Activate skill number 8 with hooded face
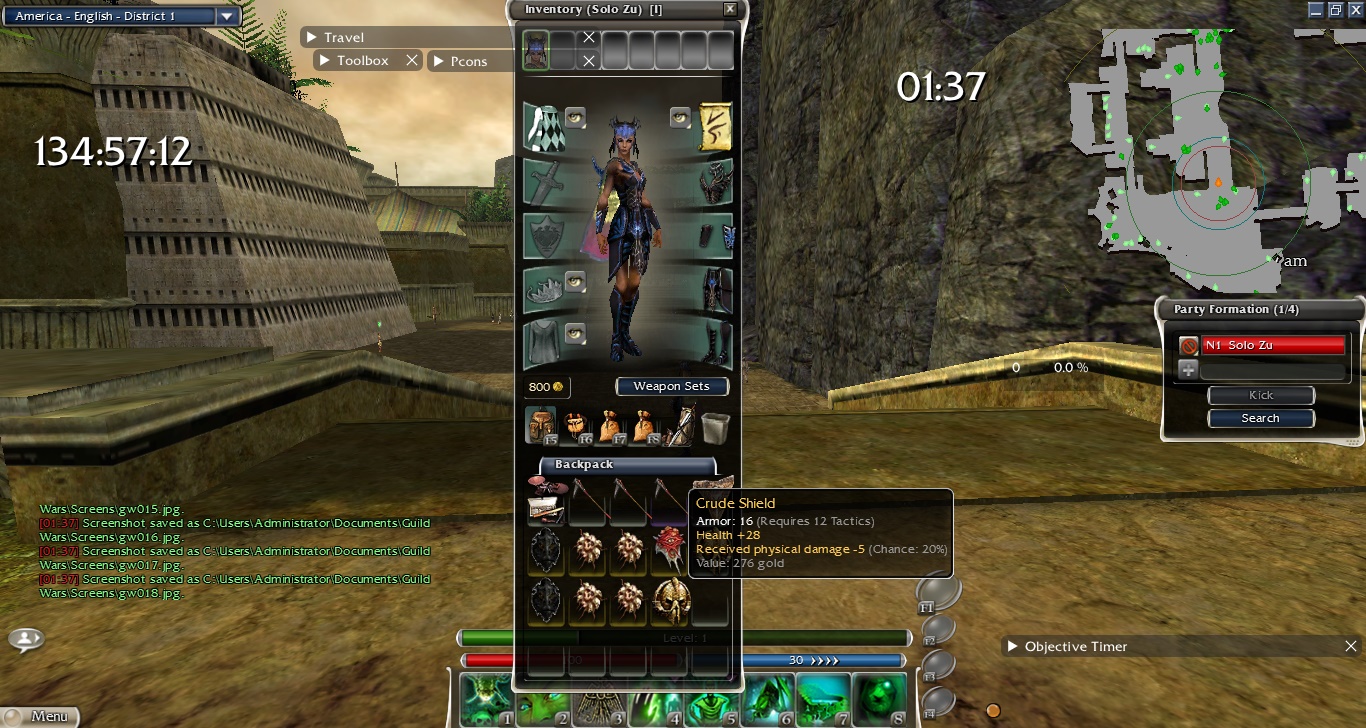 (x=880, y=699)
